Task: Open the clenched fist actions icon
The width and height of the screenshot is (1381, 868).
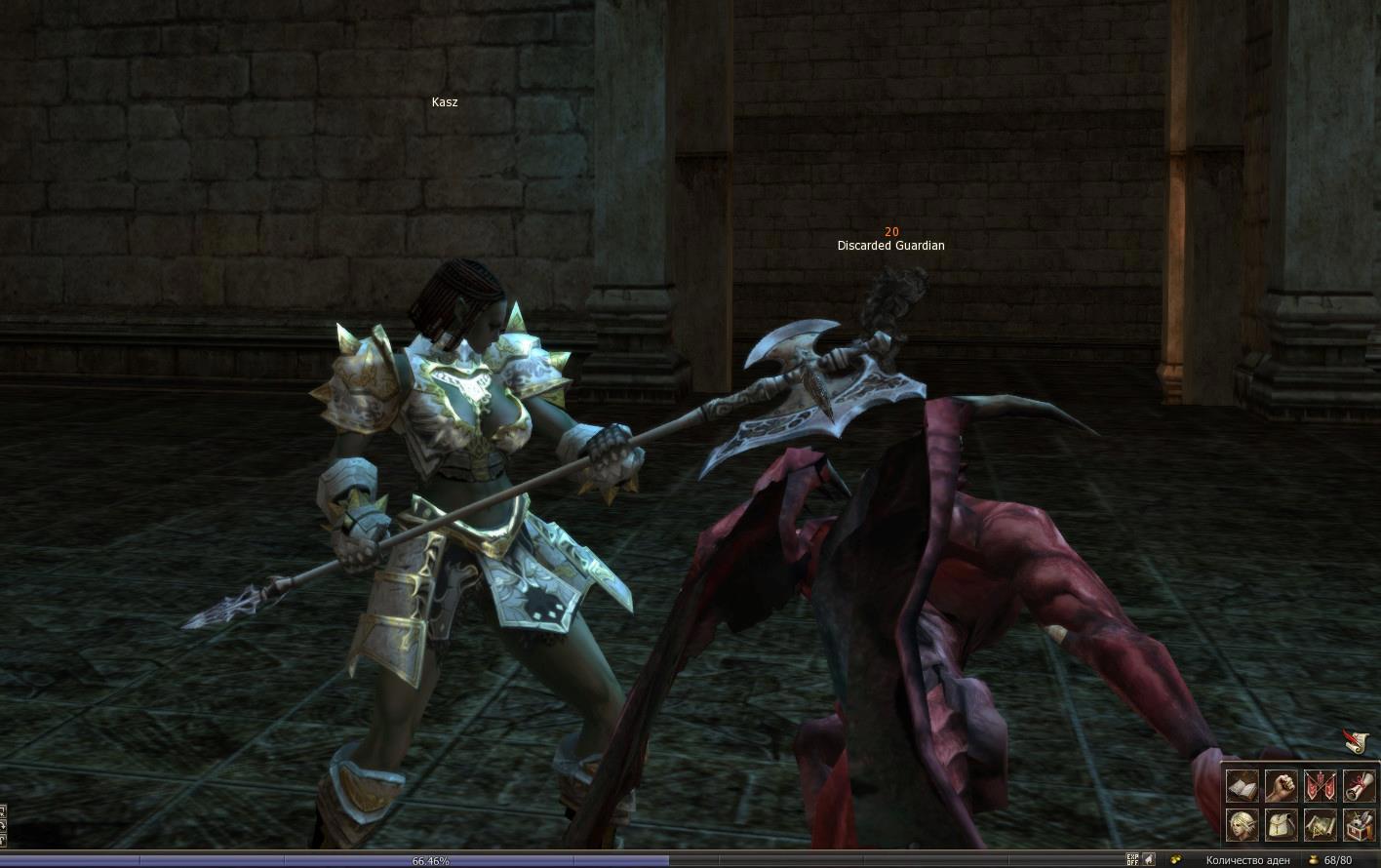Action: coord(1281,785)
